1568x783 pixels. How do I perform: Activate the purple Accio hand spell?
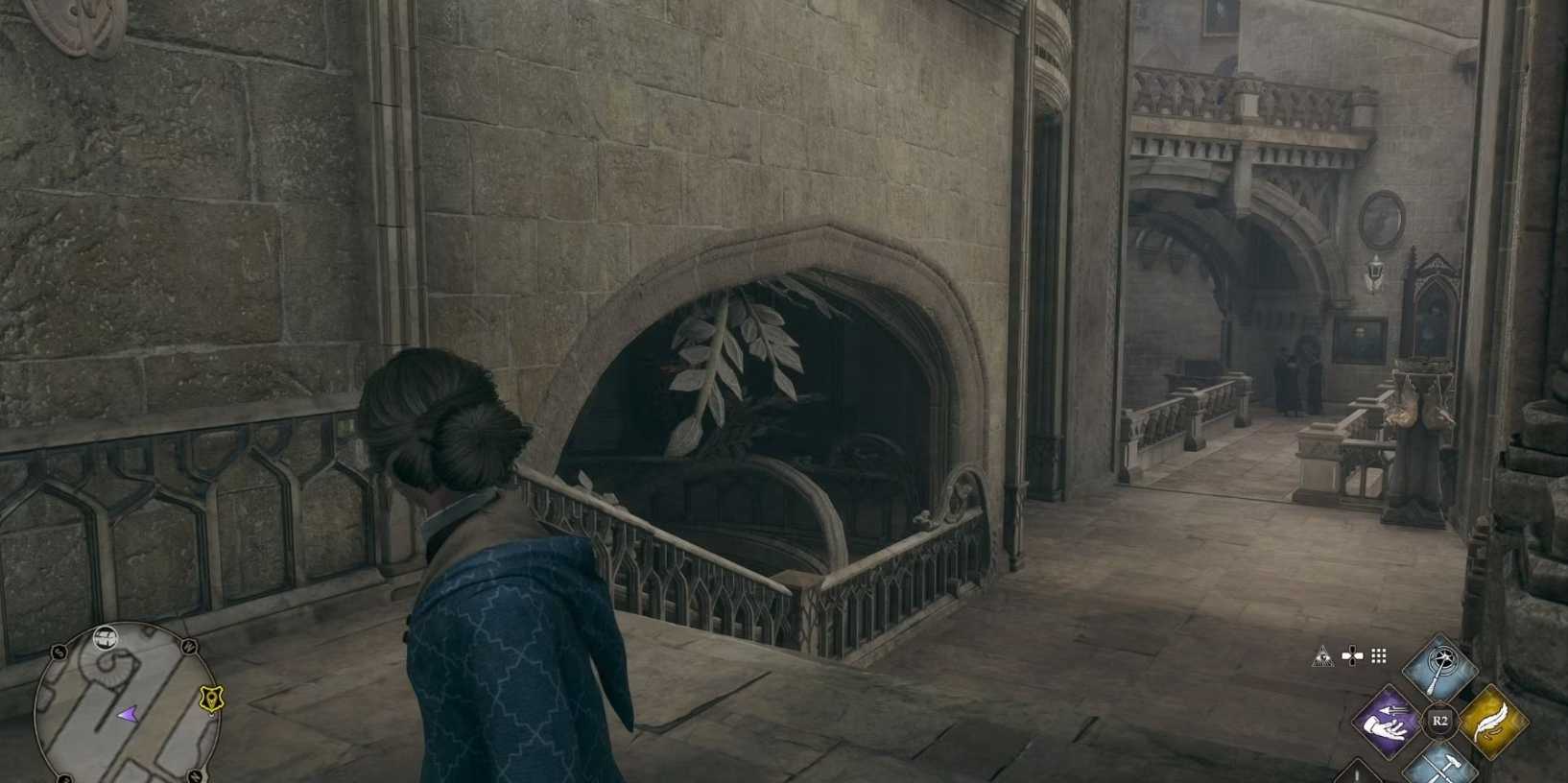click(x=1388, y=722)
